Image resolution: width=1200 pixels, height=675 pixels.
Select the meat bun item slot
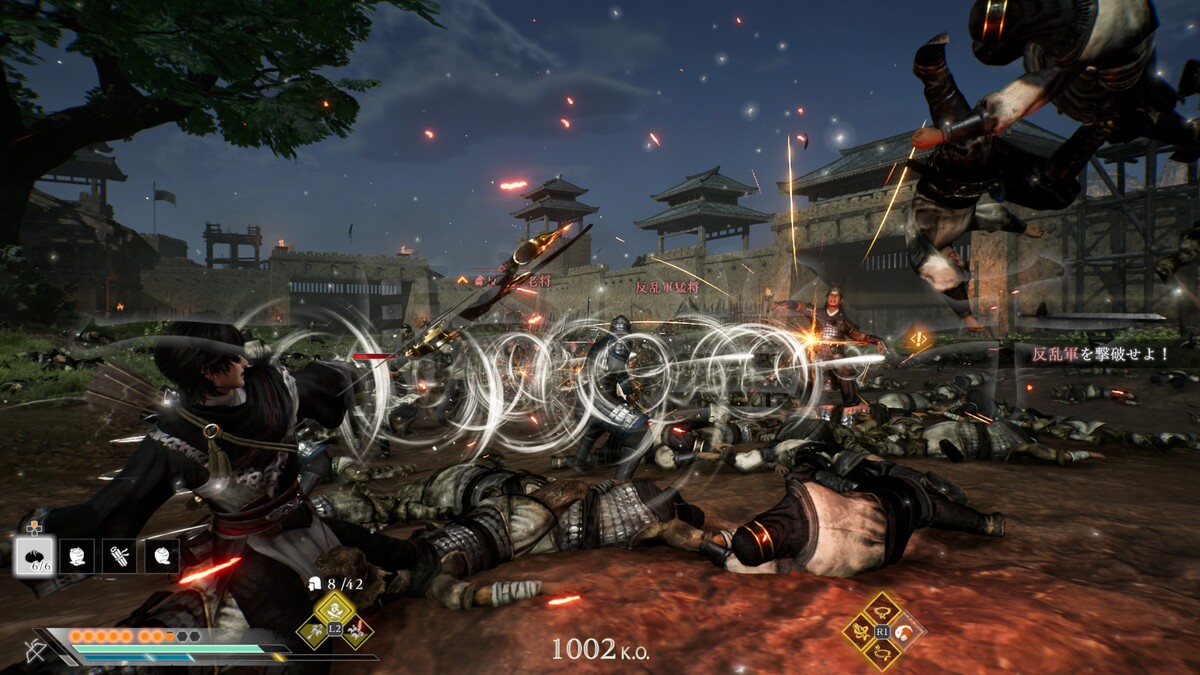[34, 556]
